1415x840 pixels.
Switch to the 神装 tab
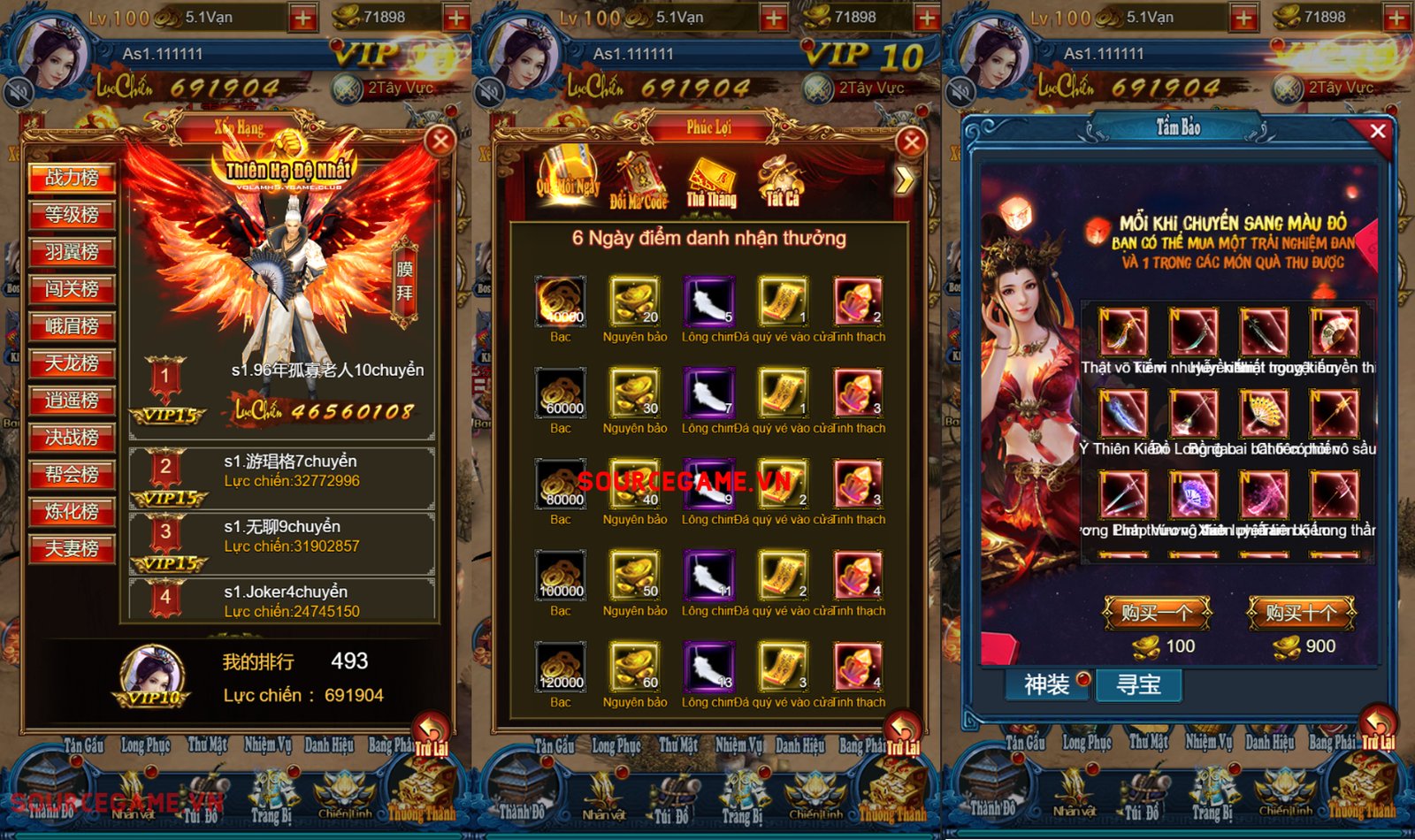click(1047, 684)
